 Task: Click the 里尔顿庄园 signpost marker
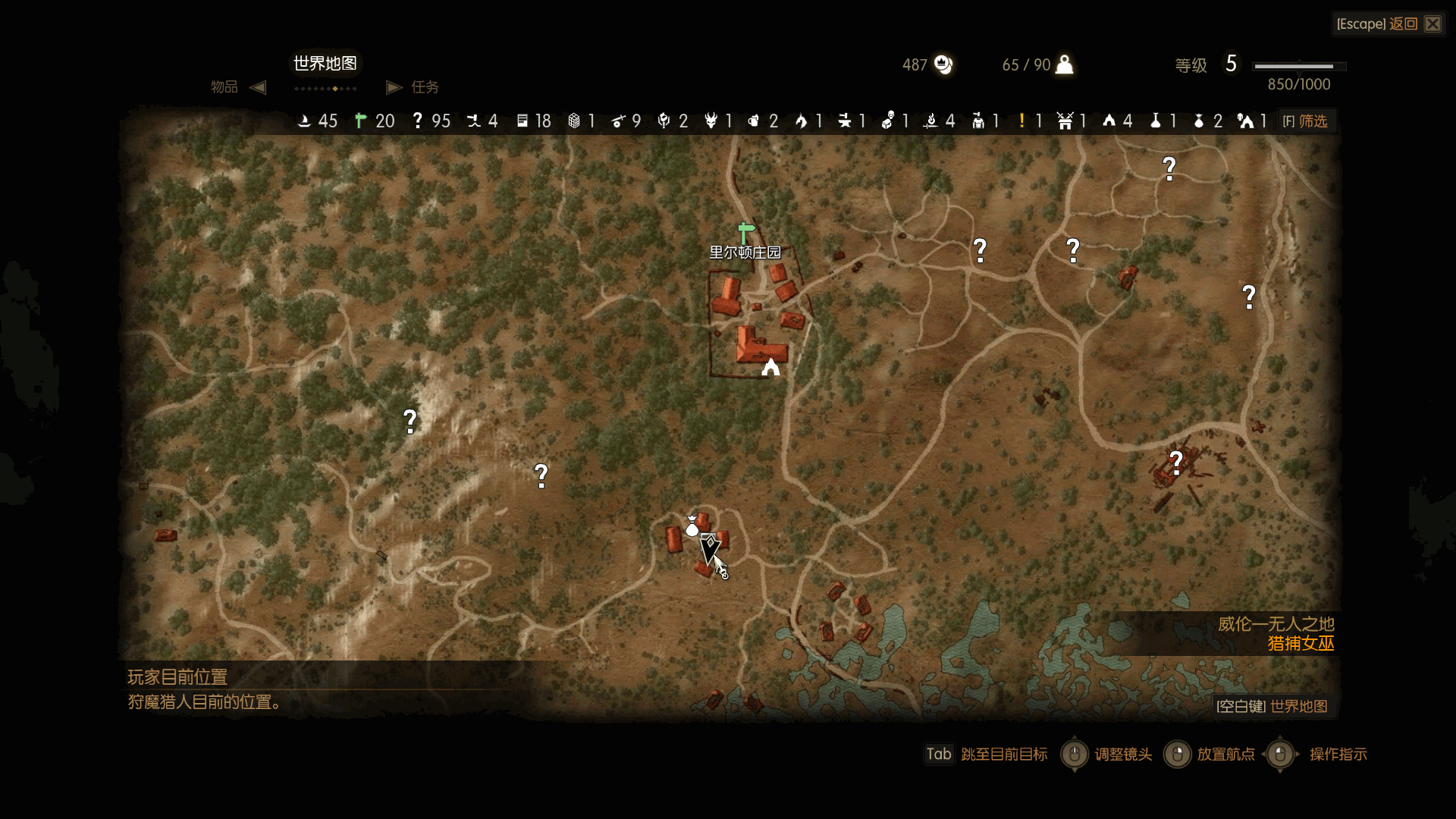point(745,232)
